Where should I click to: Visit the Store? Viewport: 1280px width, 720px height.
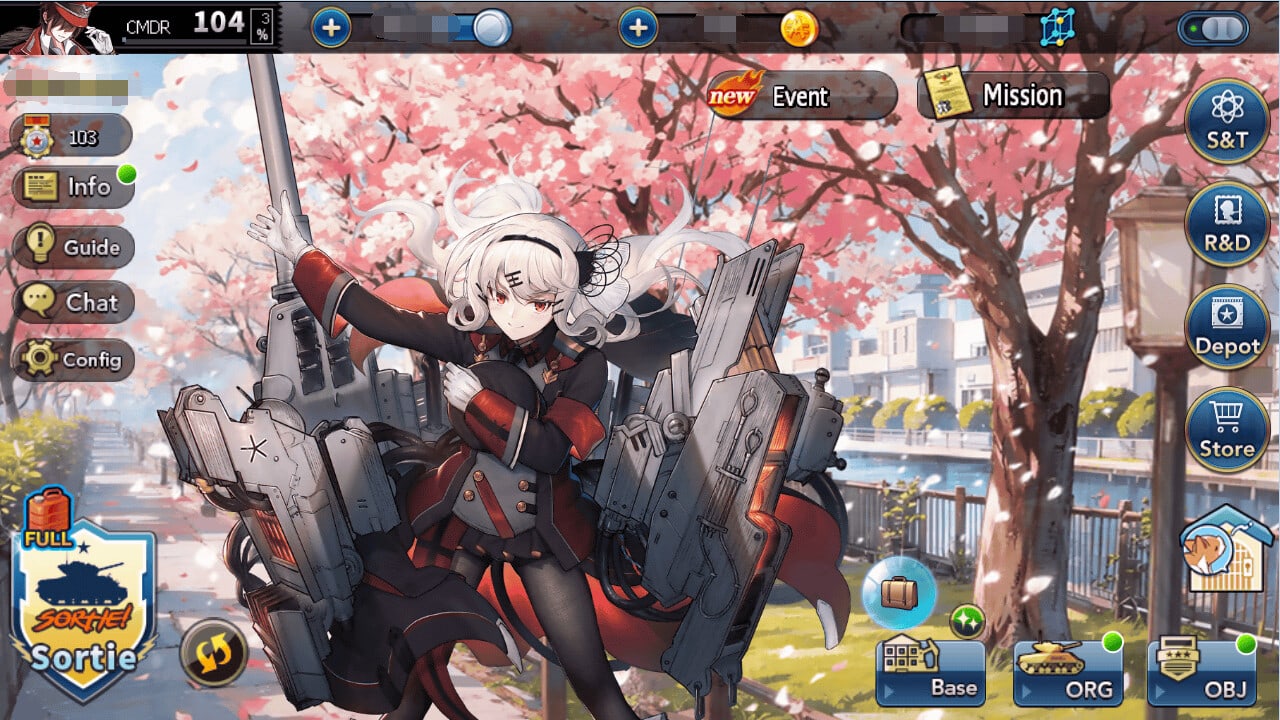point(1227,430)
